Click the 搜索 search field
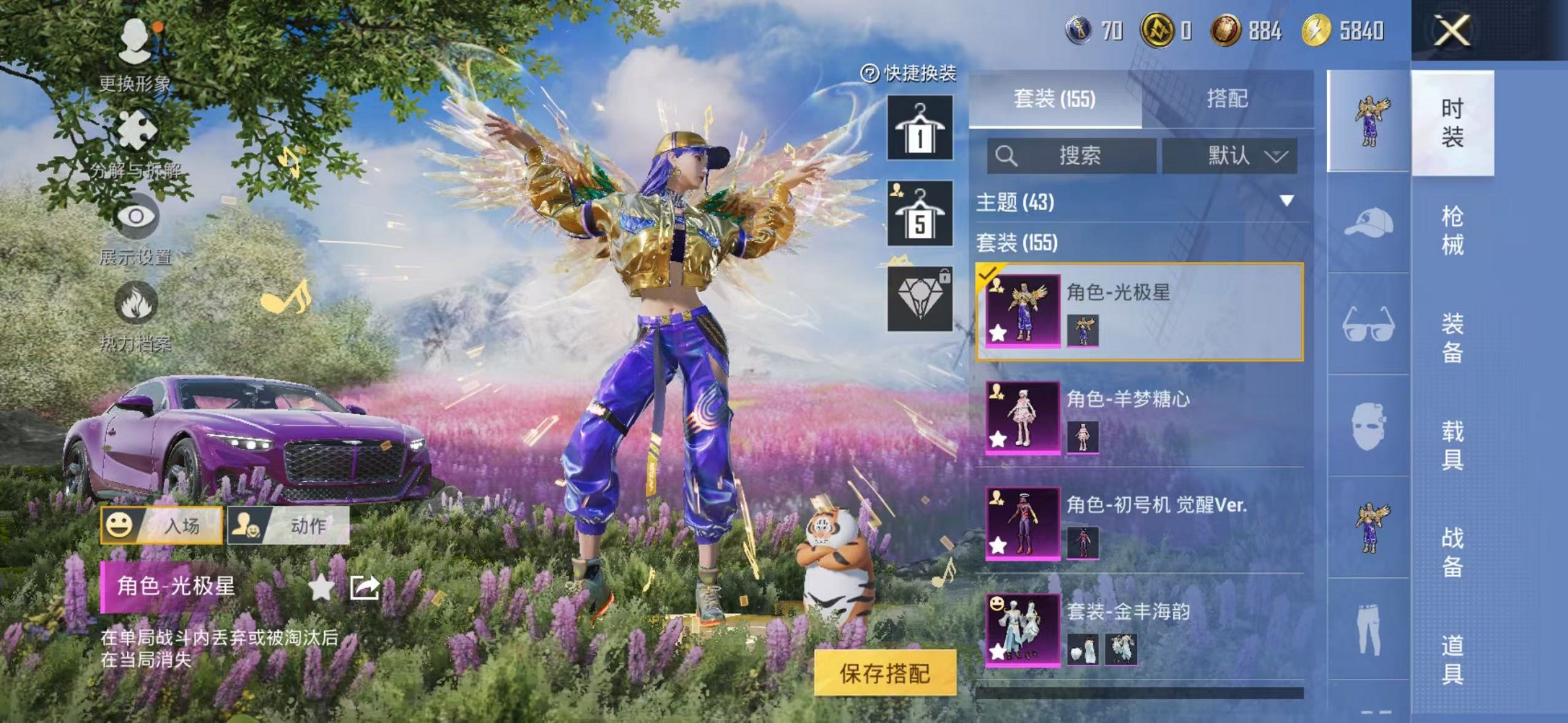Image resolution: width=1568 pixels, height=723 pixels. (1072, 156)
